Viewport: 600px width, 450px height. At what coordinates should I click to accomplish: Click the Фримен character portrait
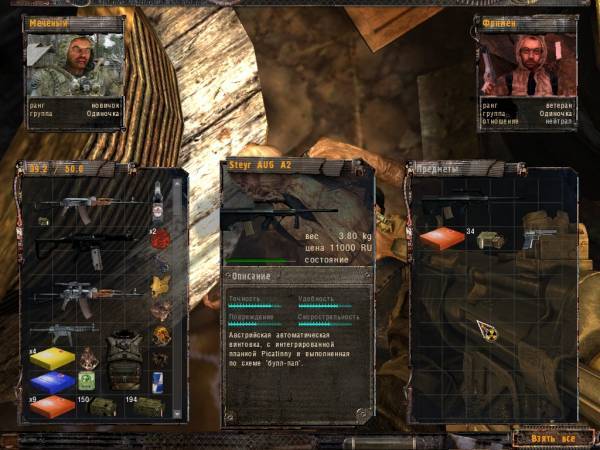coord(525,65)
